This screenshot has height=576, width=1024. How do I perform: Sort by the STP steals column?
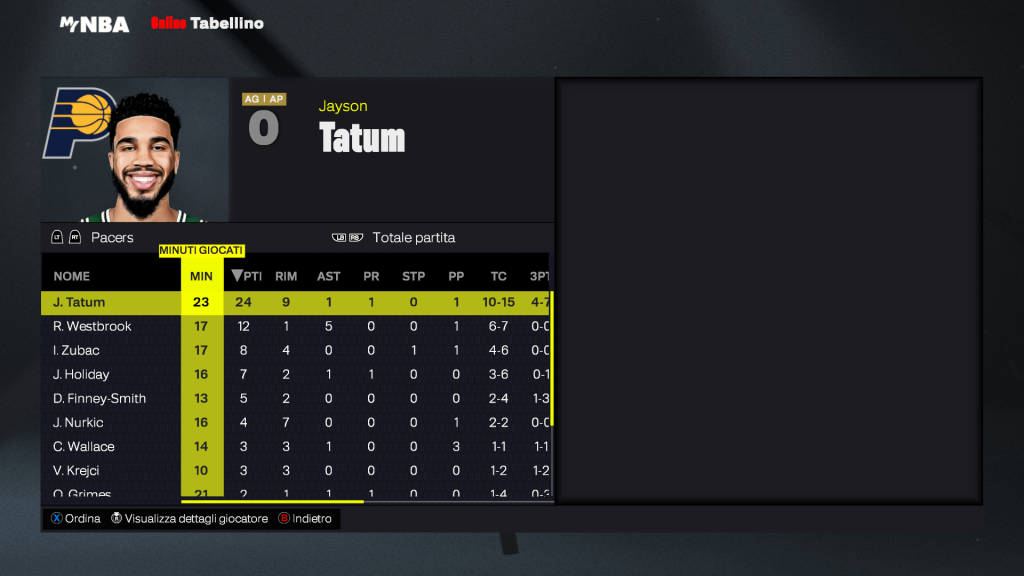coord(413,276)
